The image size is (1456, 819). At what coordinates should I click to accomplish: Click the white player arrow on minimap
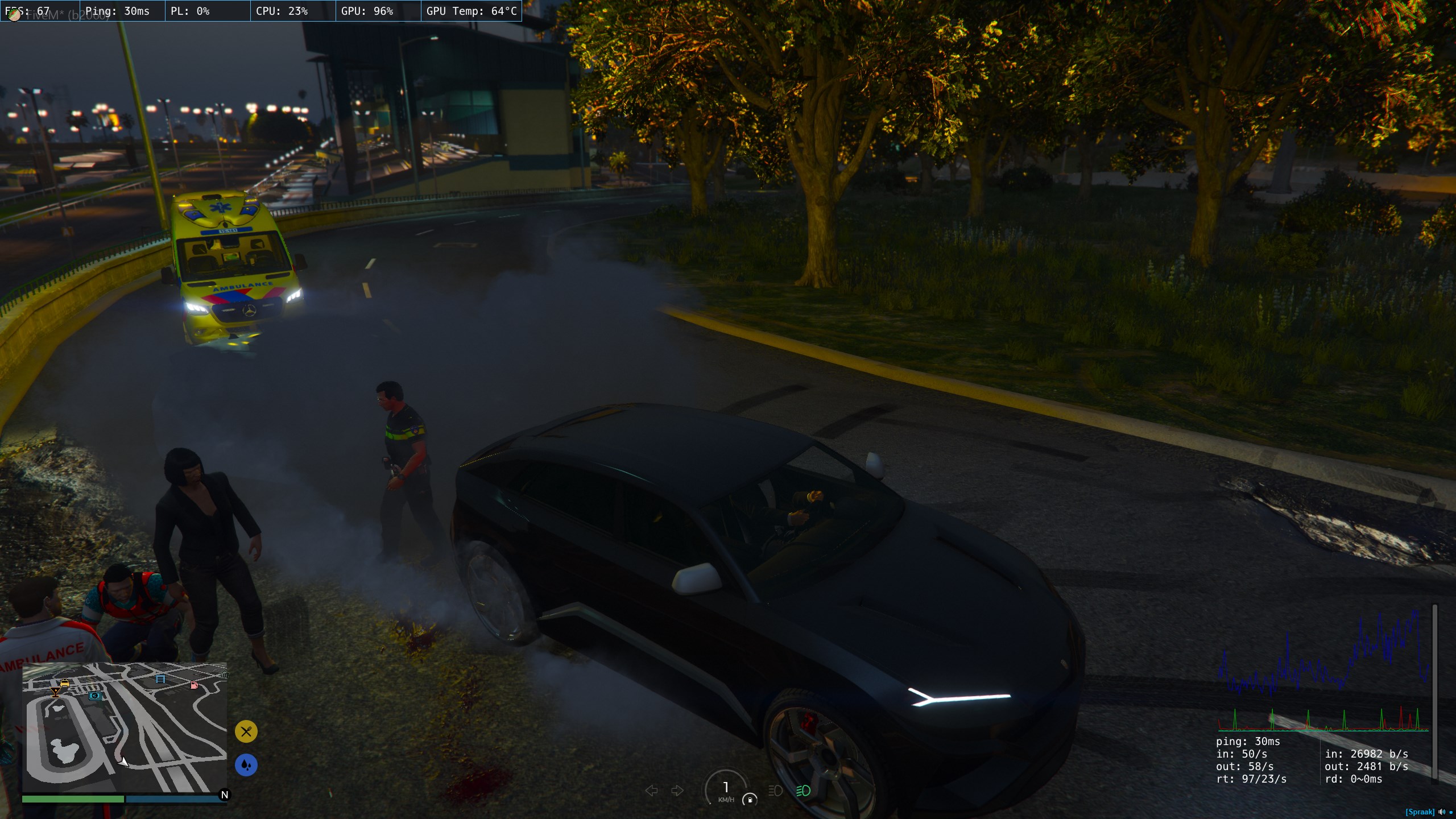(123, 761)
